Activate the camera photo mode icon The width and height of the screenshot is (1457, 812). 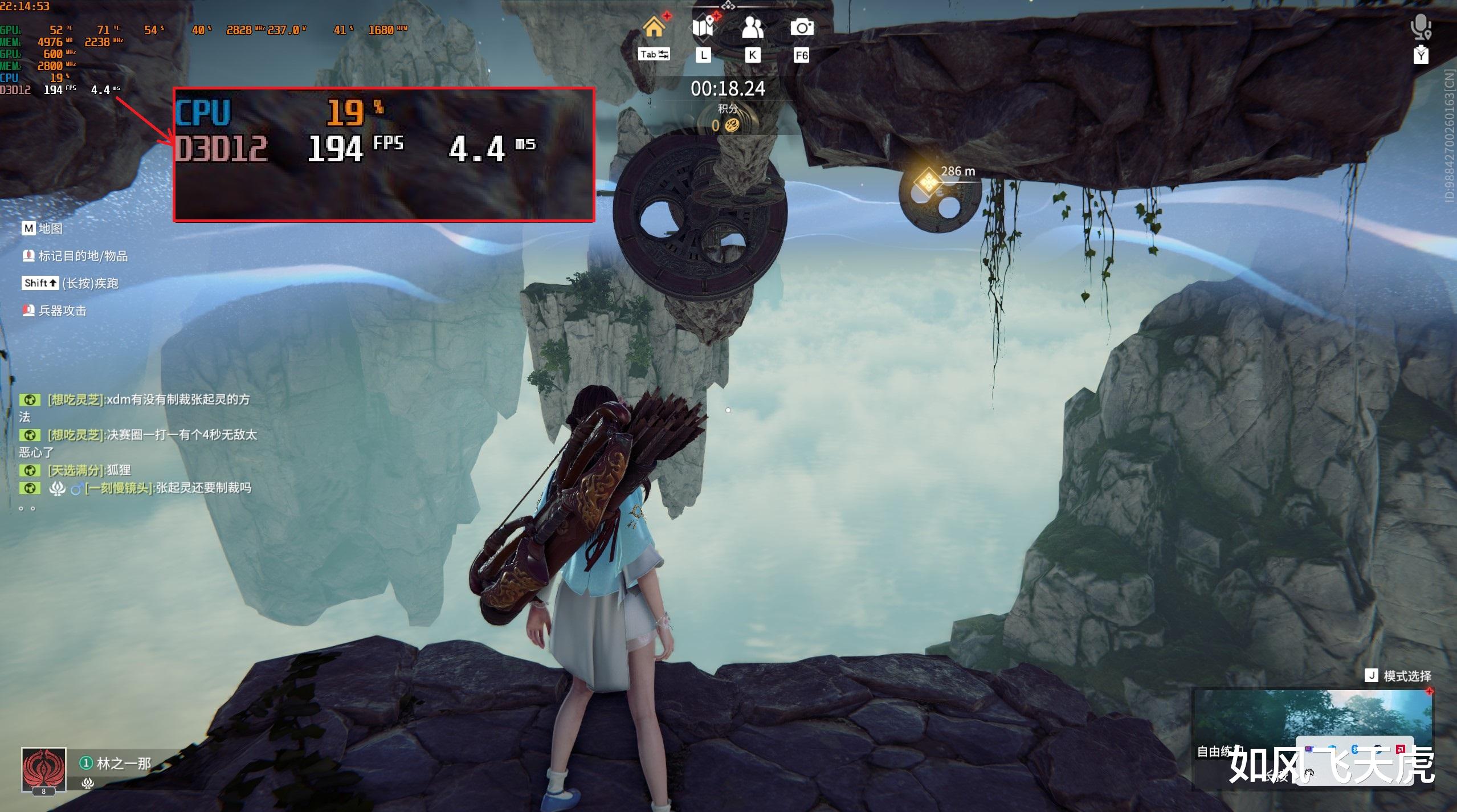pos(802,27)
